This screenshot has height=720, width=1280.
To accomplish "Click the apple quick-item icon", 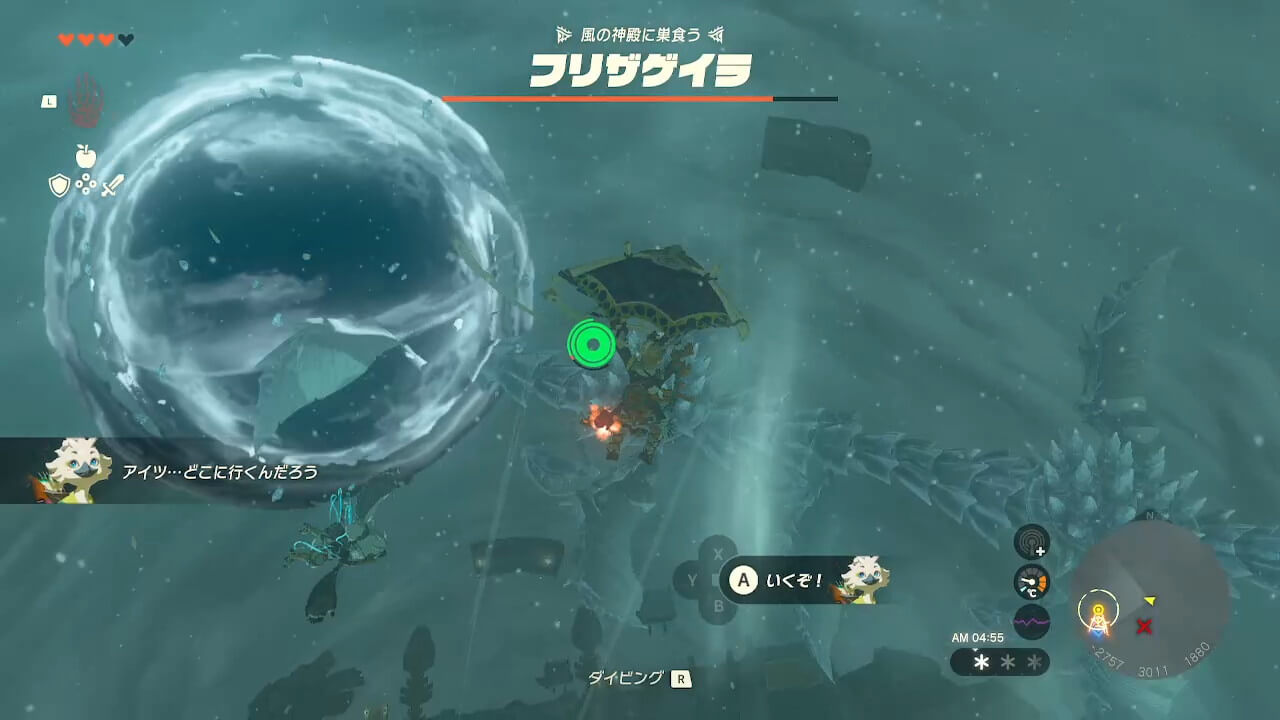I will tap(85, 156).
